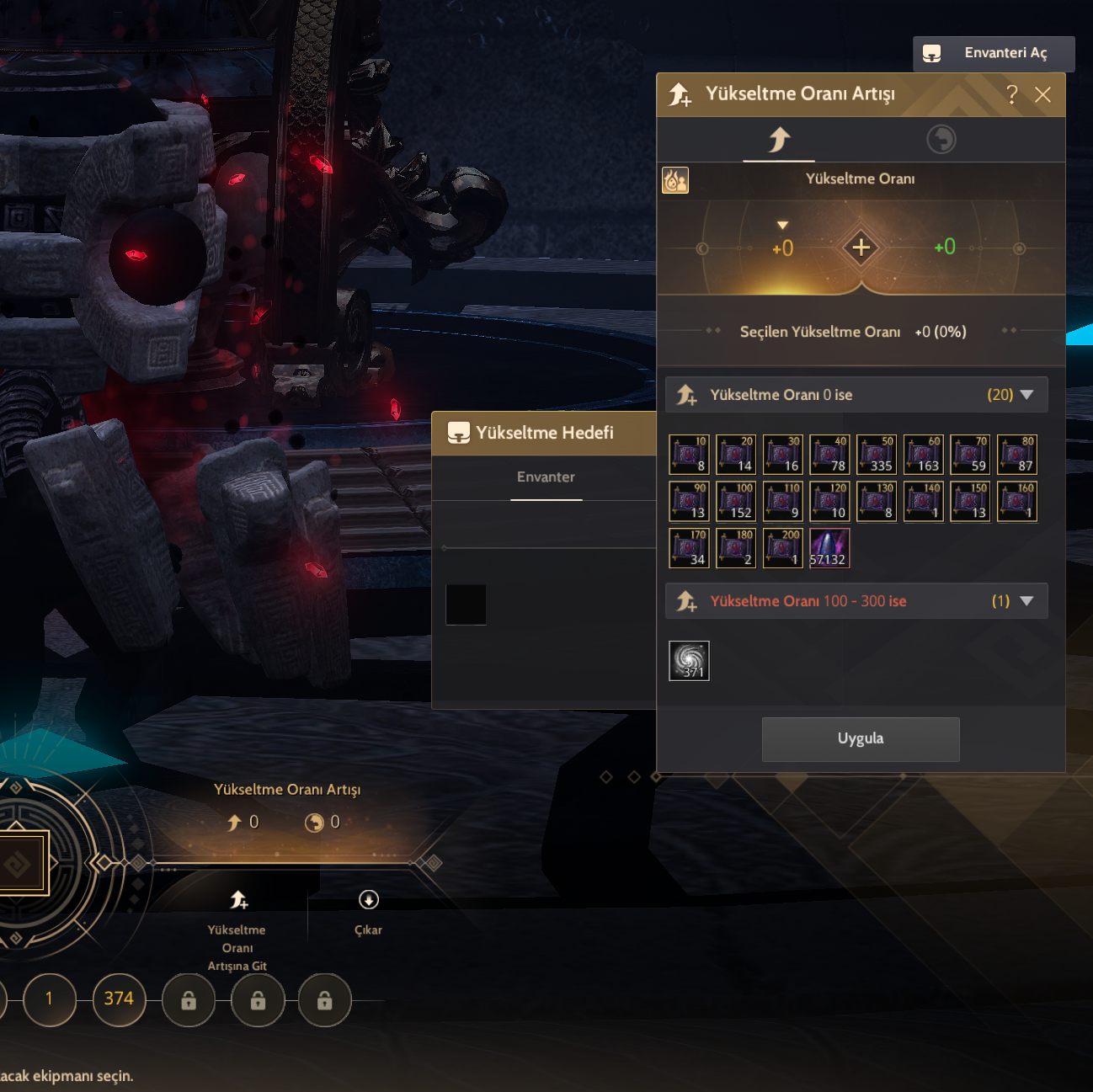Open the question mark help
The image size is (1093, 1092).
point(1012,94)
